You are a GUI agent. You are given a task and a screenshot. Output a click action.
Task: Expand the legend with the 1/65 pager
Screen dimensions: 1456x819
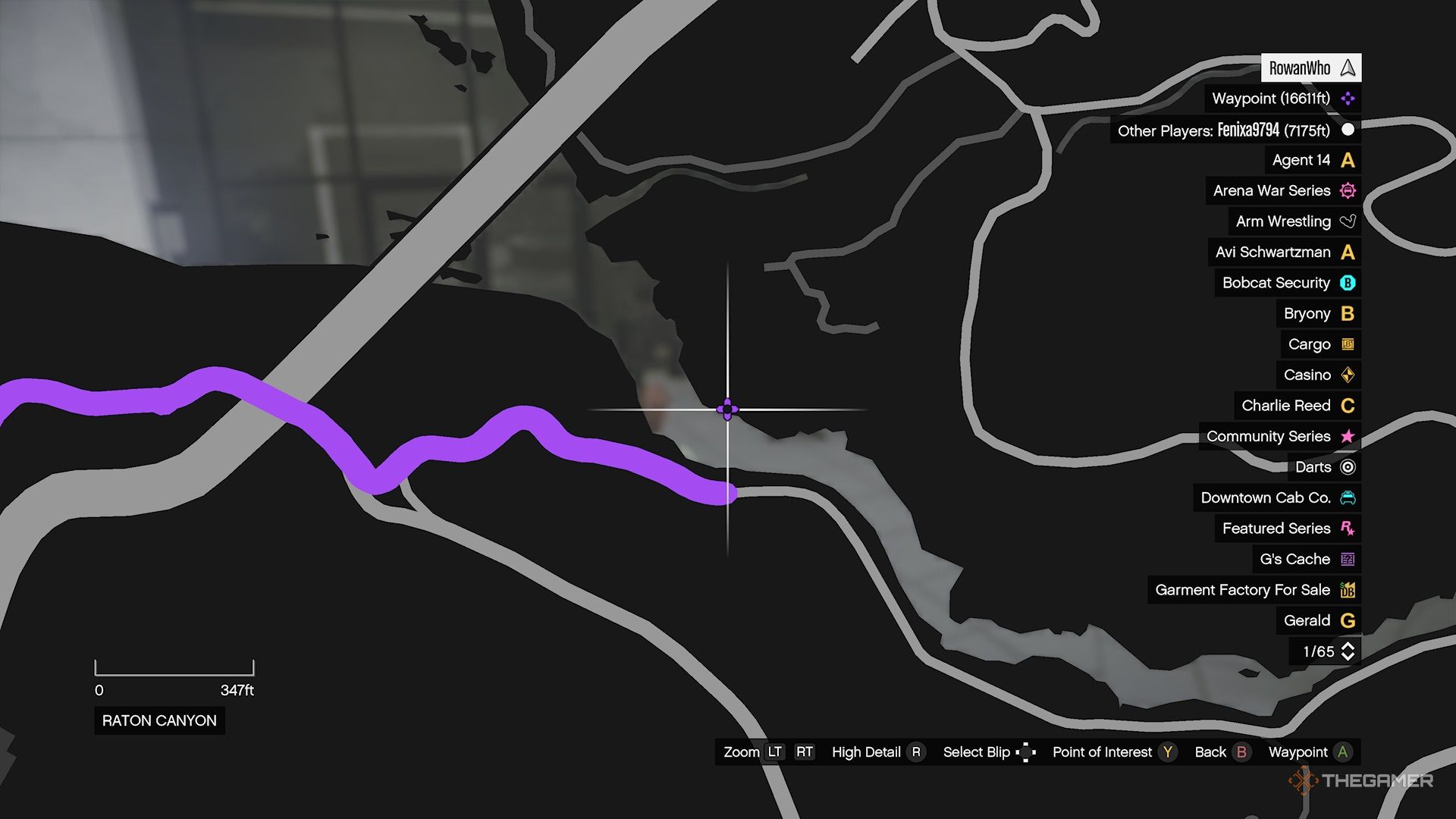(x=1320, y=651)
